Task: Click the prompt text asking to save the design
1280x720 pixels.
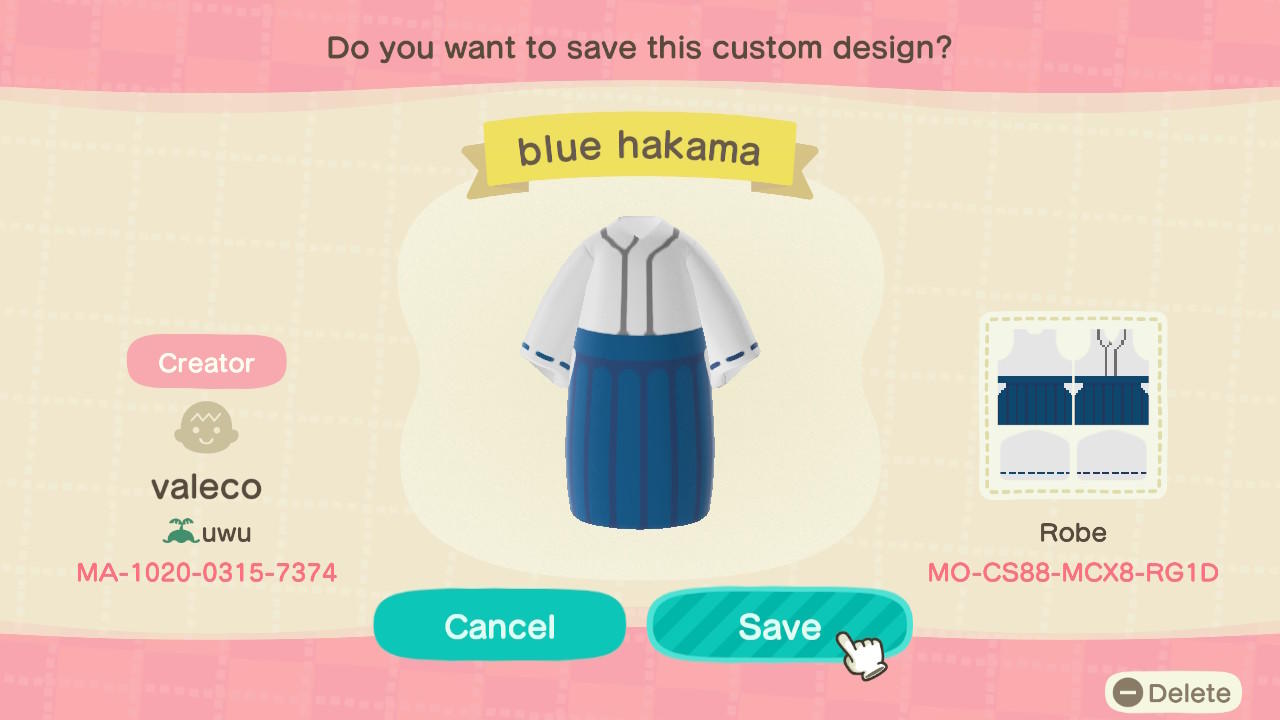Action: (639, 47)
